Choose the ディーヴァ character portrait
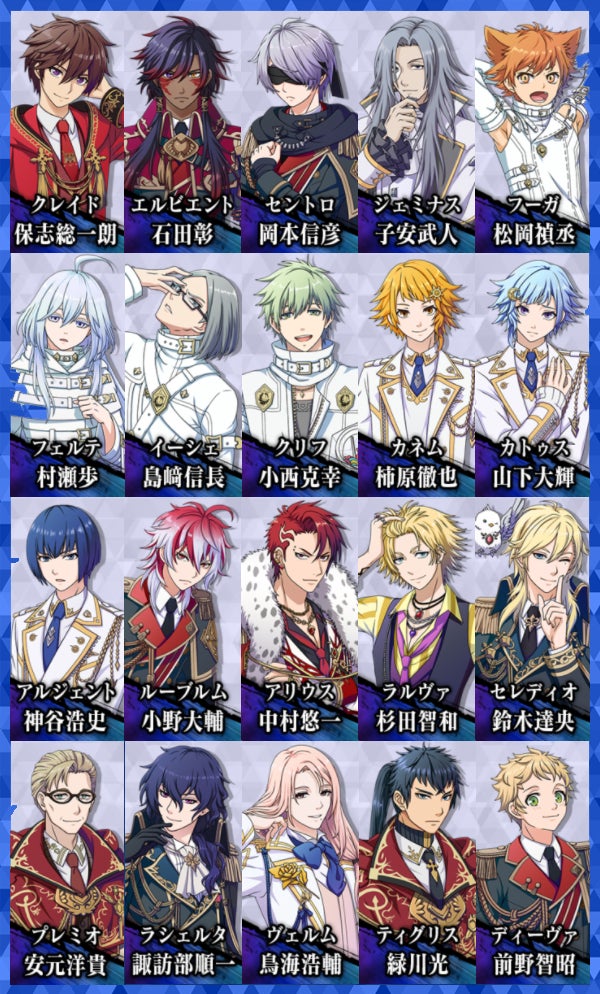600x994 pixels. coord(532,862)
